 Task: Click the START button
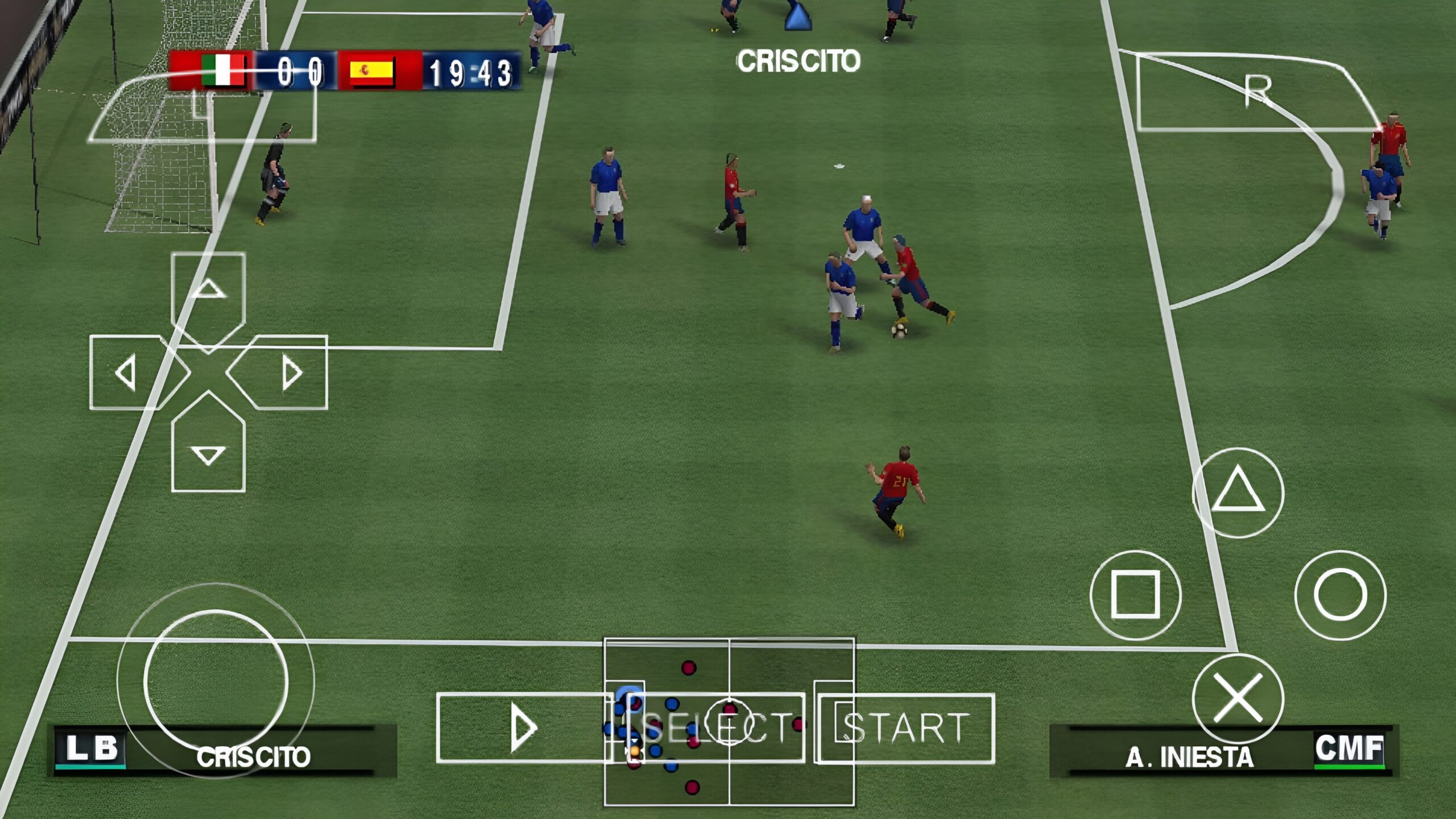click(905, 728)
